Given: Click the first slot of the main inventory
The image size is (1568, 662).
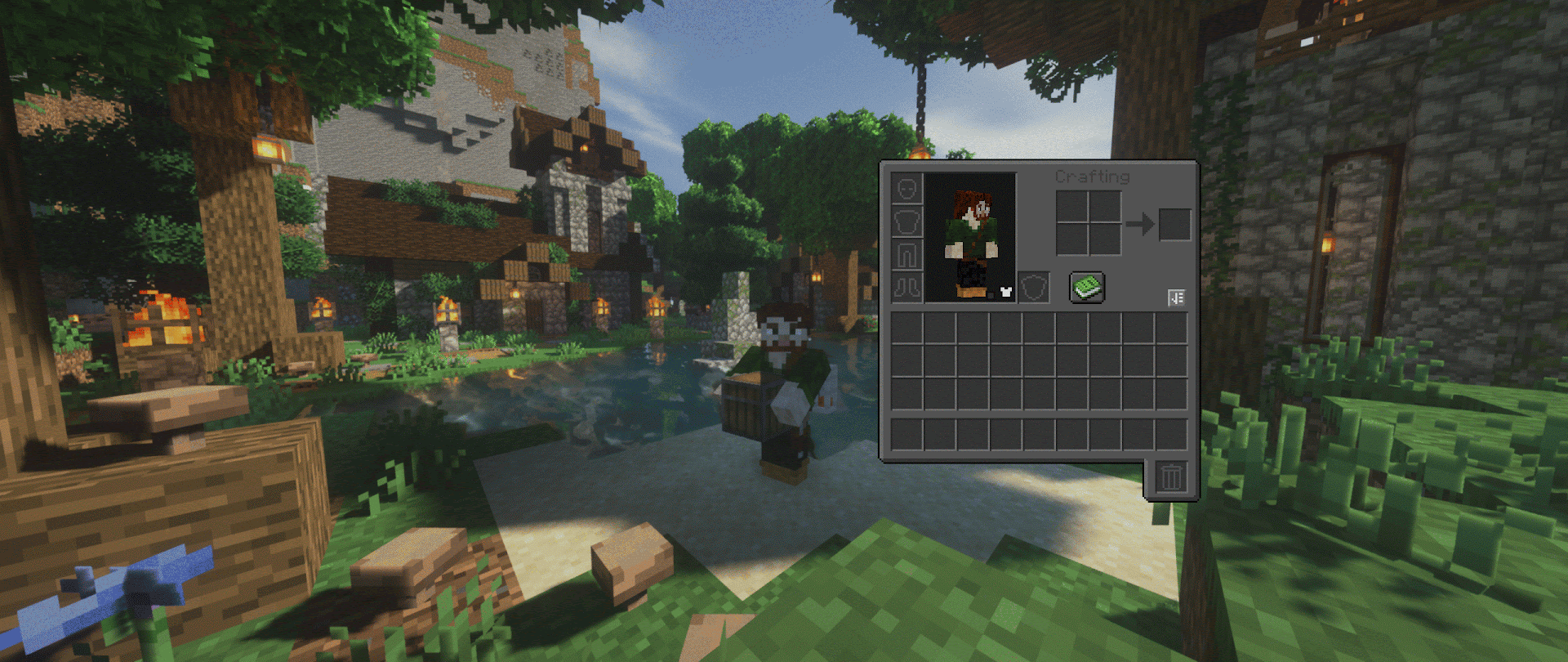Looking at the screenshot, I should tap(906, 328).
